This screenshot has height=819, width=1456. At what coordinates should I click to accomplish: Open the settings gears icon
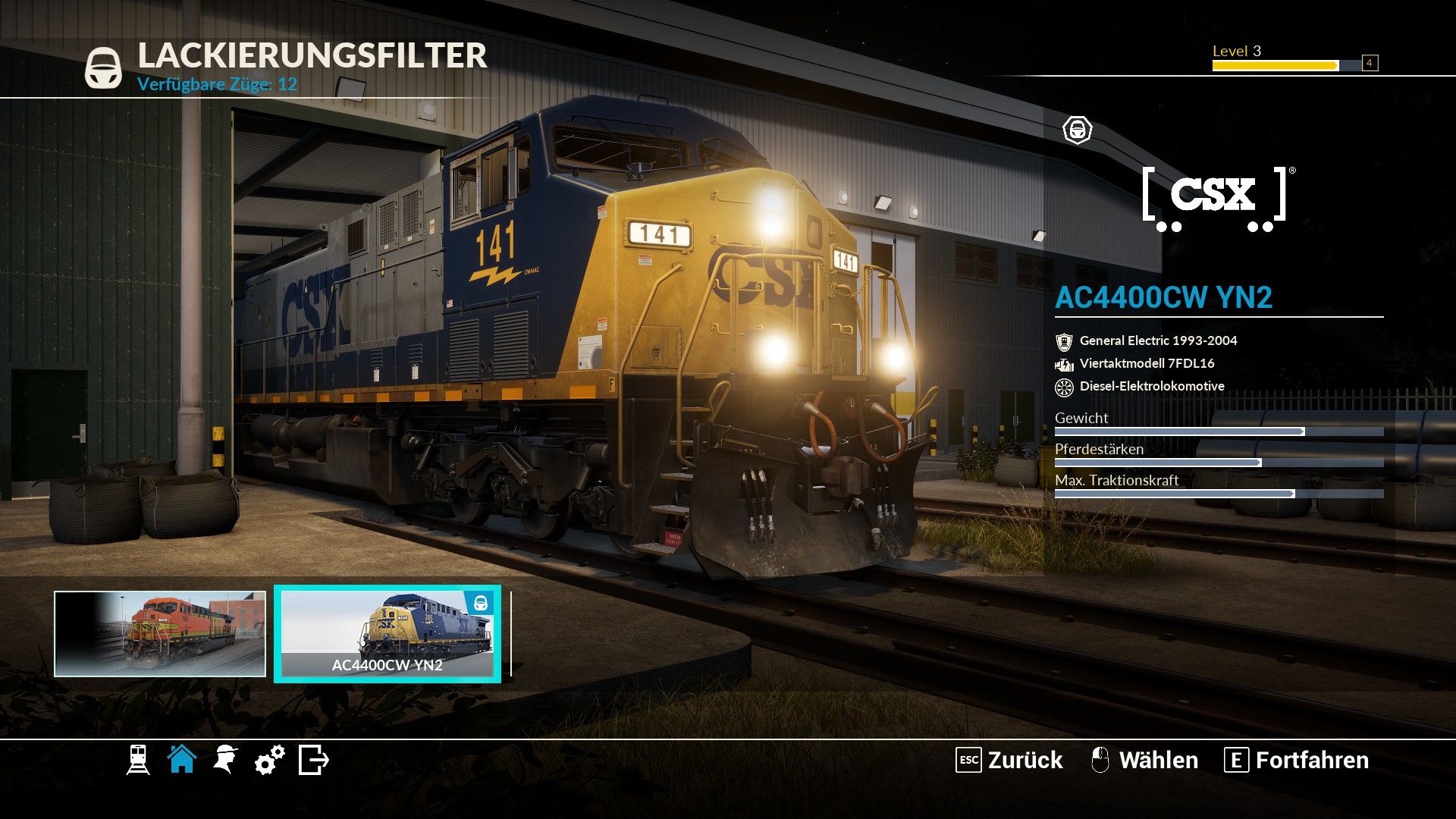tap(269, 760)
